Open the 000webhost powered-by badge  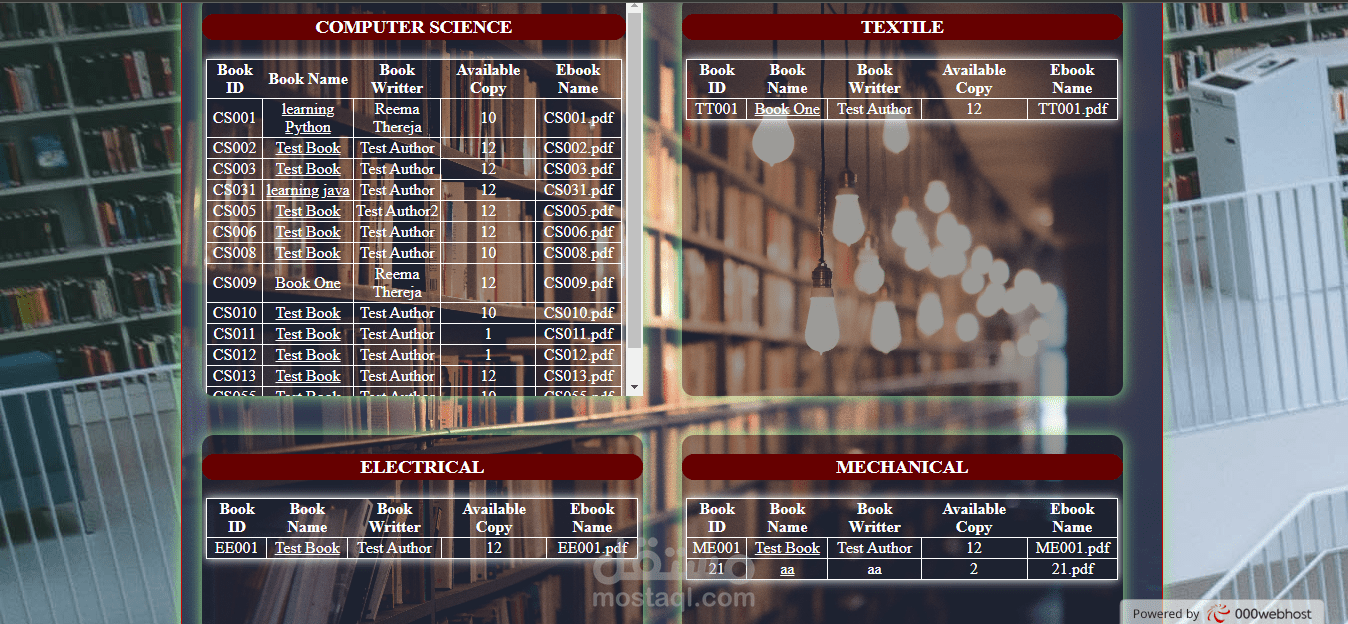point(1222,613)
